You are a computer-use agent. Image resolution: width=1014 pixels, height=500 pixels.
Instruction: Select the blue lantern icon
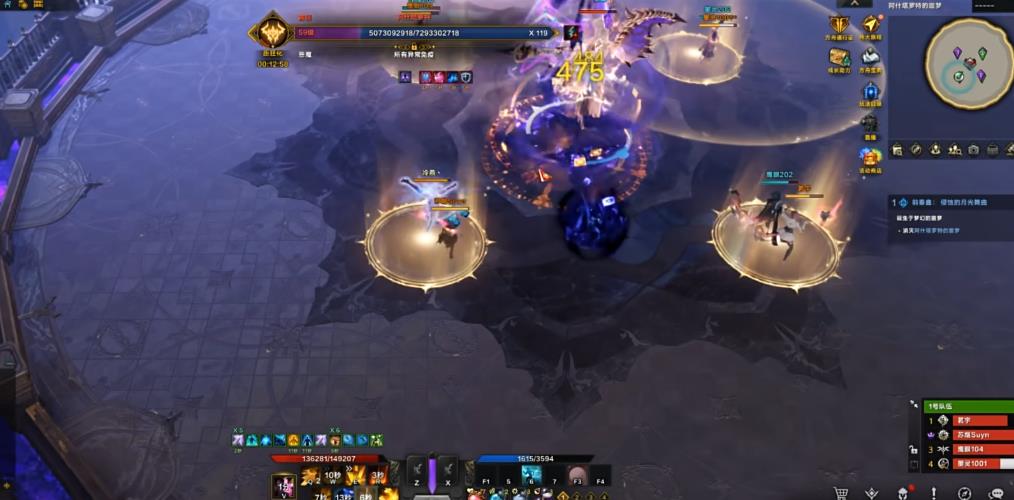pyautogui.click(x=871, y=91)
